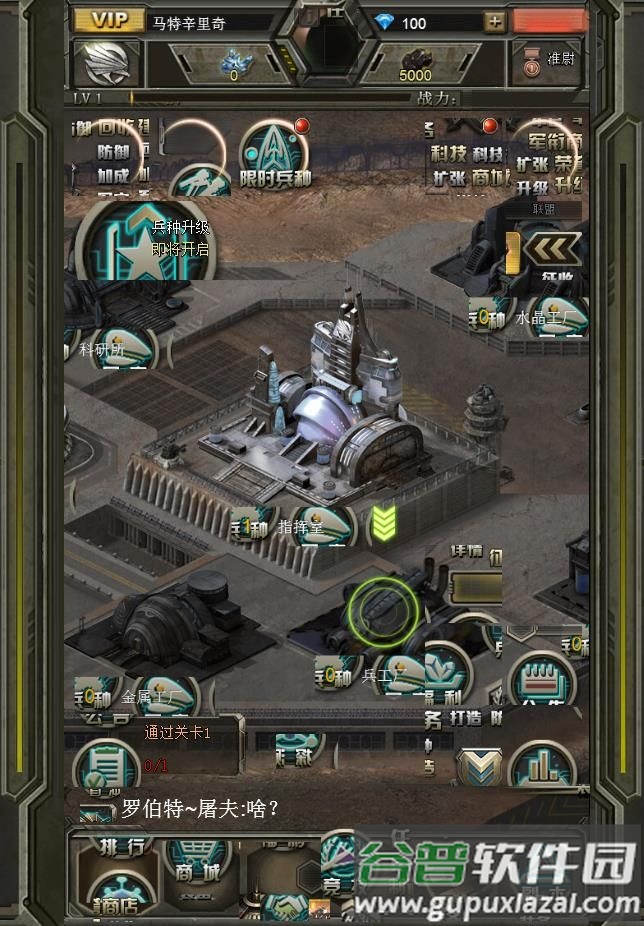Select the 兵工厂 arsenal label
Image resolution: width=644 pixels, height=926 pixels.
tap(380, 676)
